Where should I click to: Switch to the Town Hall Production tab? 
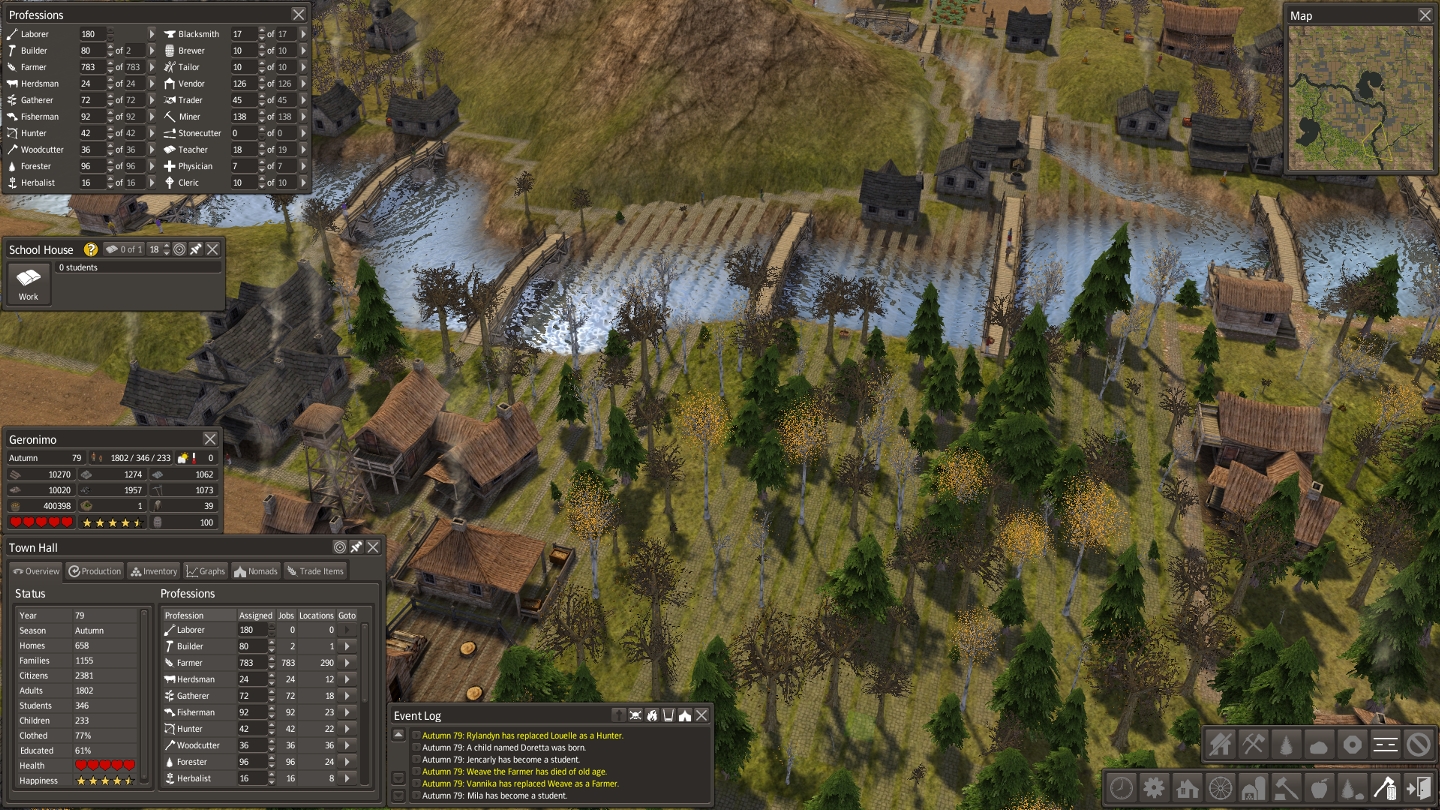click(x=95, y=571)
